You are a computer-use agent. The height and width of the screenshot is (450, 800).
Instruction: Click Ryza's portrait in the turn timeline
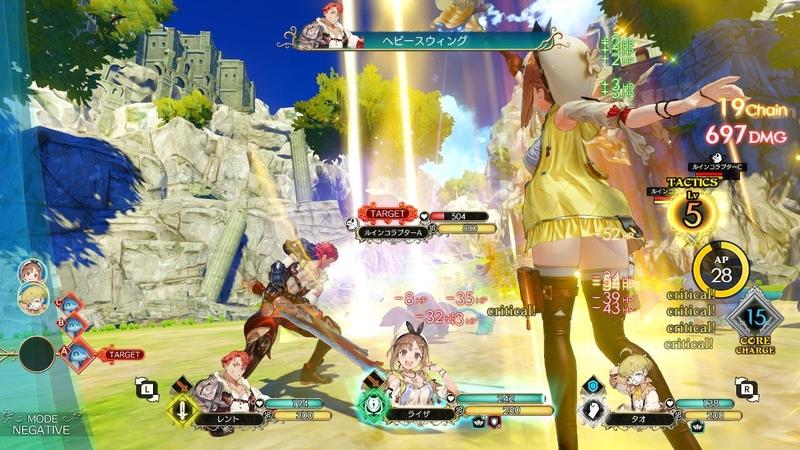(31, 271)
